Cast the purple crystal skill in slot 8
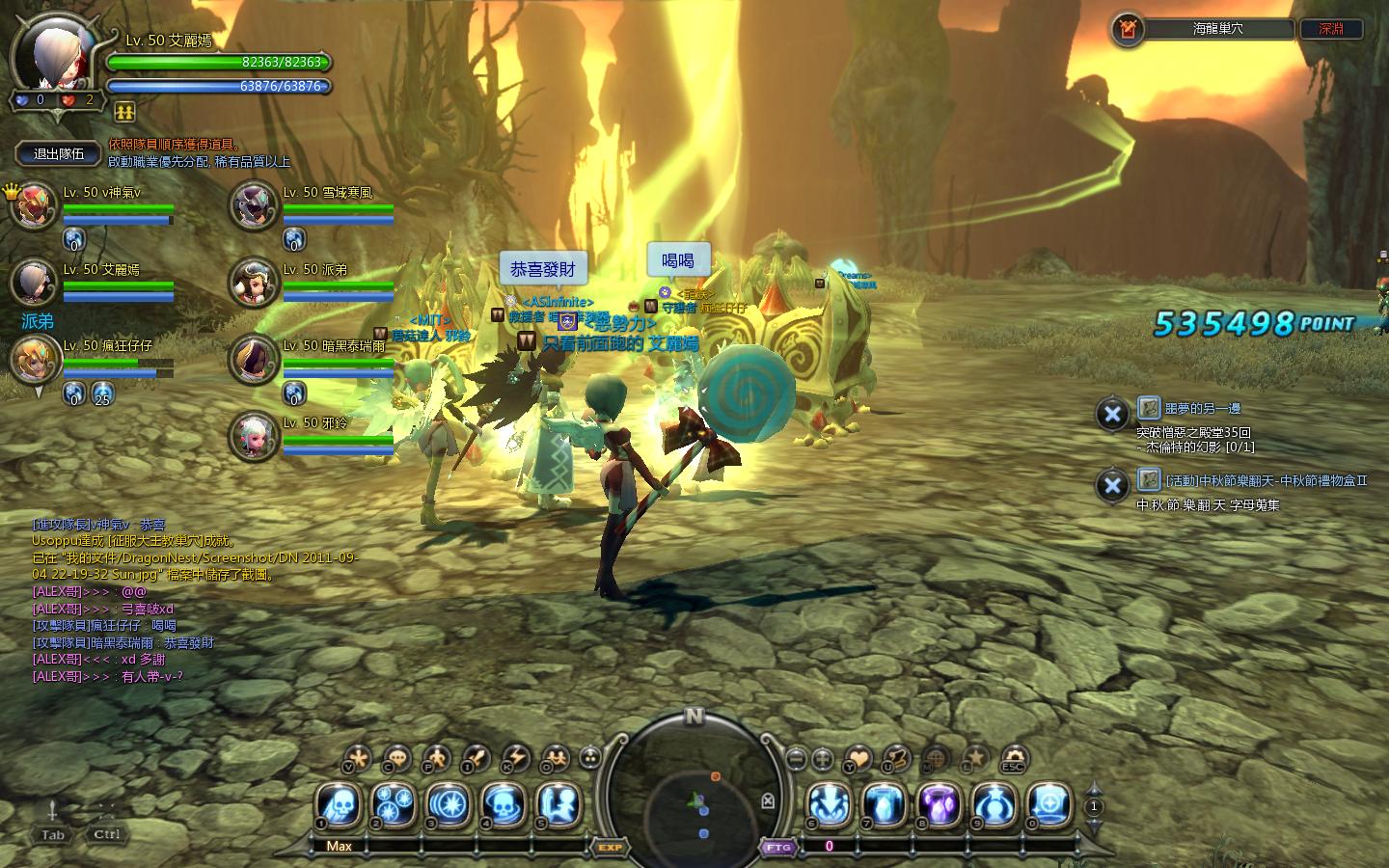The image size is (1389, 868). [940, 803]
